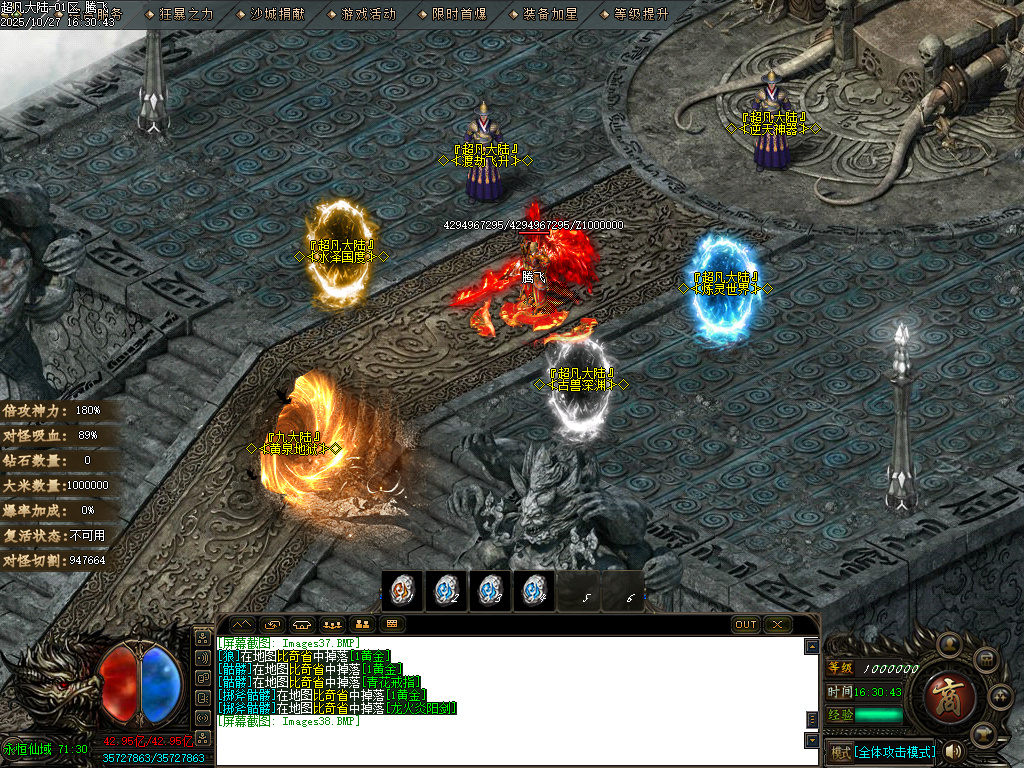Click the chat scroll-down arrow
Image resolution: width=1024 pixels, height=768 pixels.
(x=811, y=741)
